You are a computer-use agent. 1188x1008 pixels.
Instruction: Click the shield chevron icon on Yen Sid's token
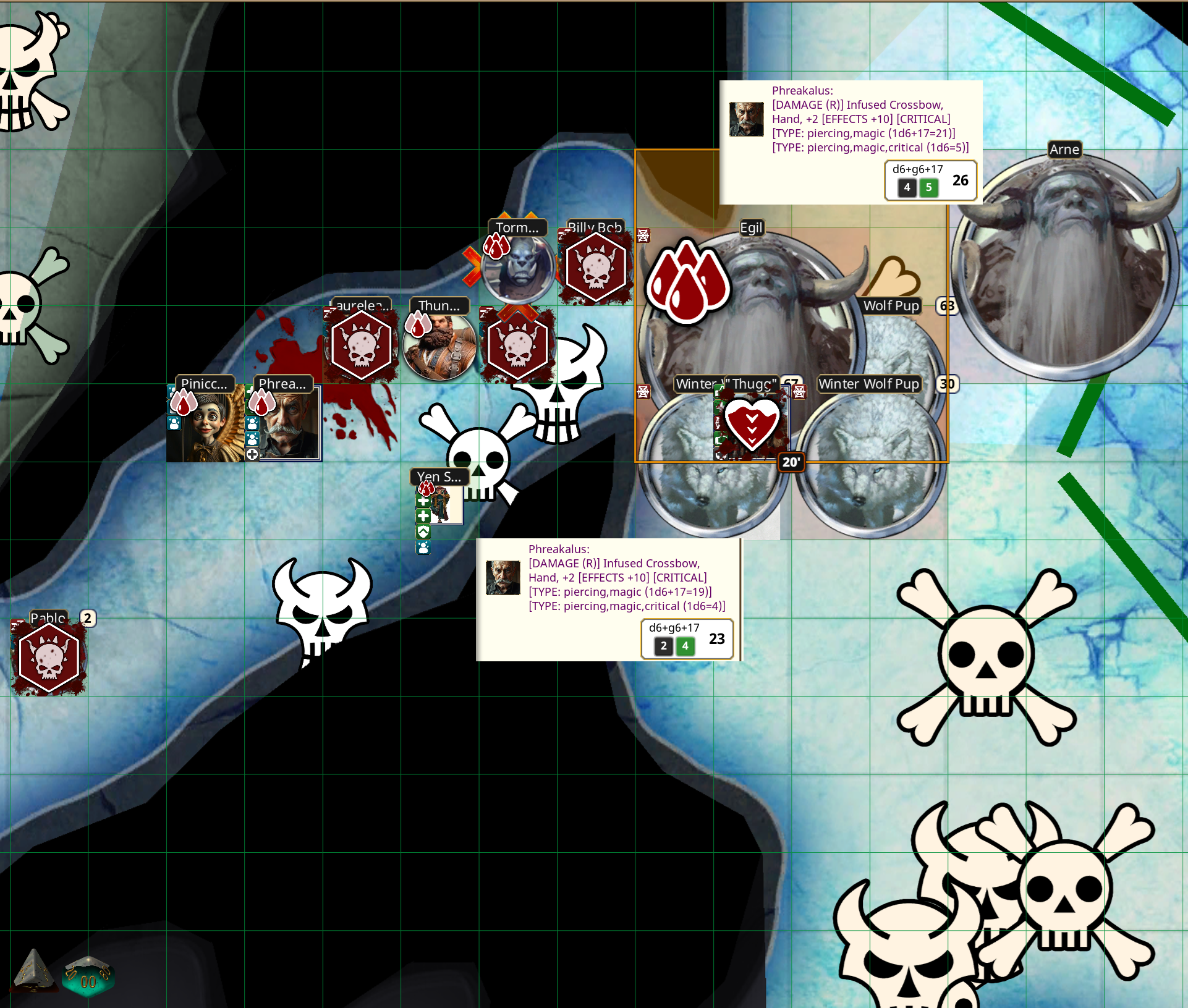[x=423, y=530]
